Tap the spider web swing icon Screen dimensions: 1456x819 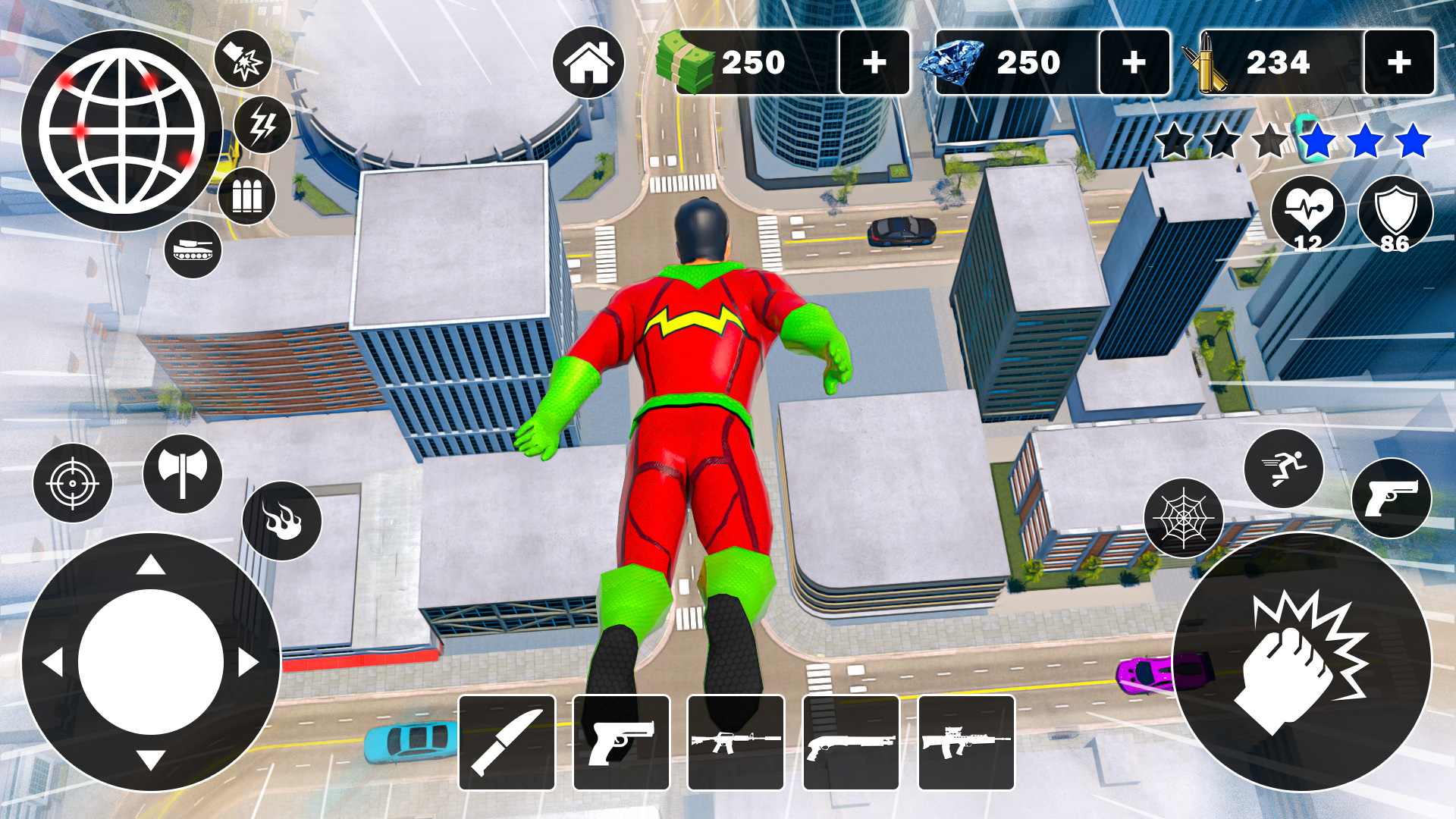[x=1186, y=519]
